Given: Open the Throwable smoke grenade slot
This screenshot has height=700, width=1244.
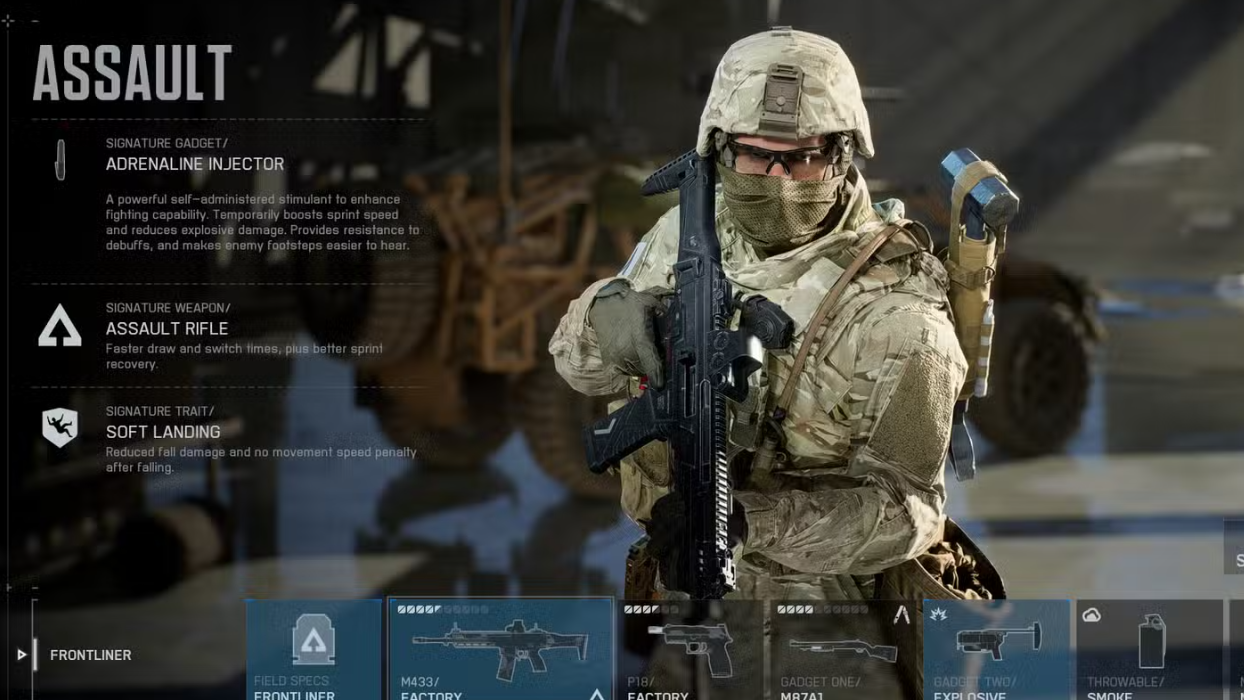Looking at the screenshot, I should coord(1149,649).
